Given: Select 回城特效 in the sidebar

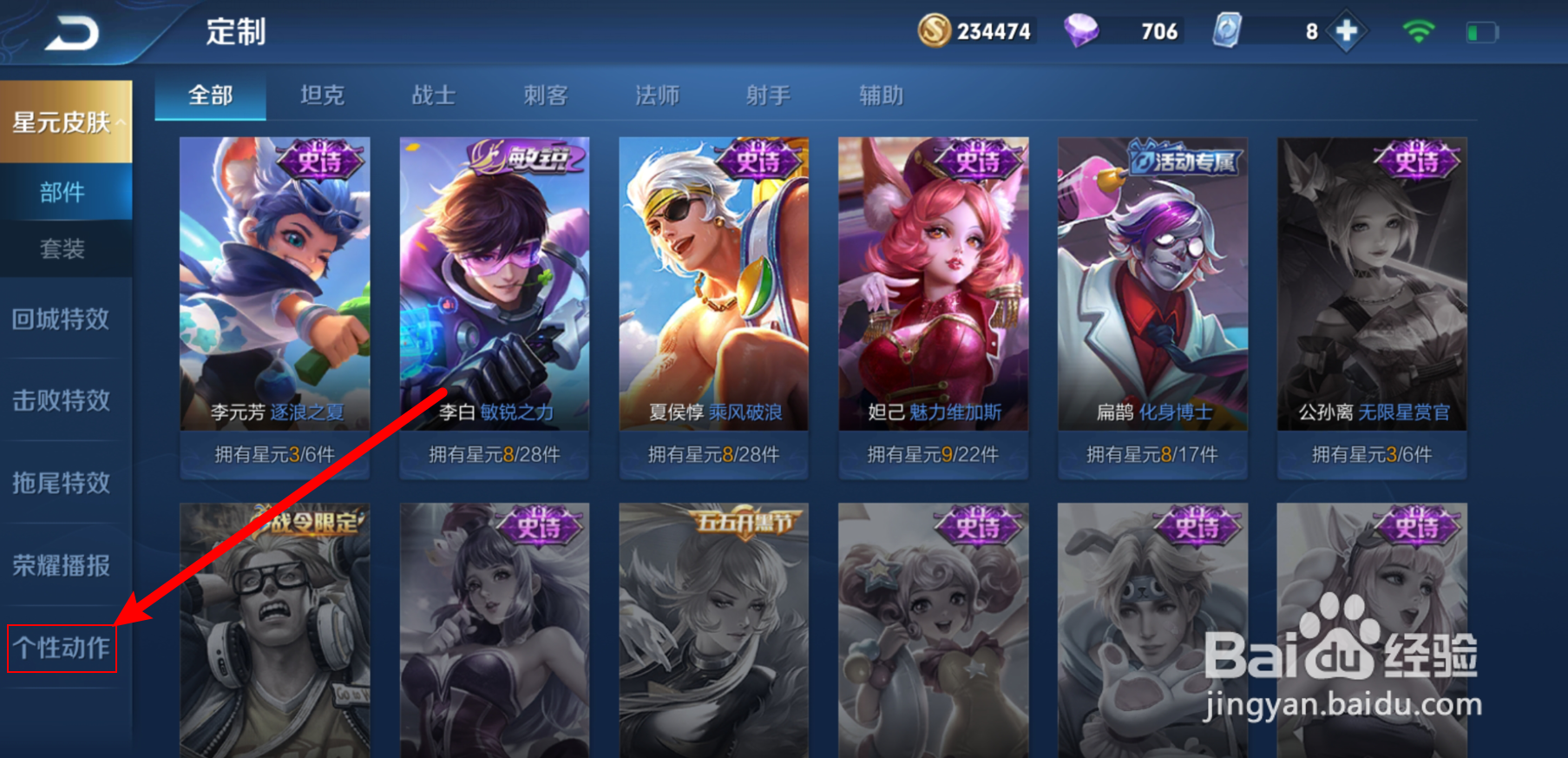Looking at the screenshot, I should tap(62, 320).
